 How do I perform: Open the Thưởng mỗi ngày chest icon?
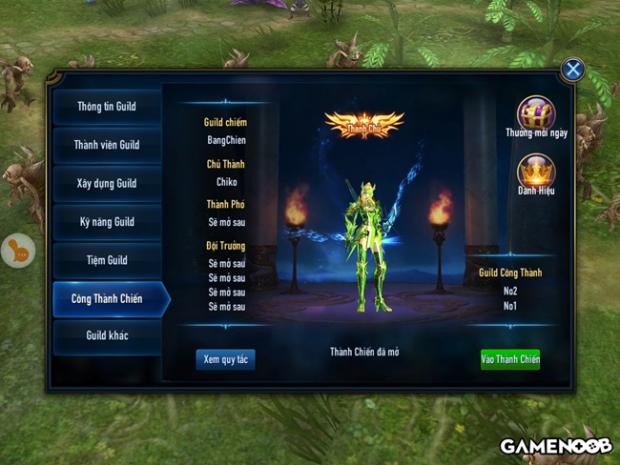(536, 113)
